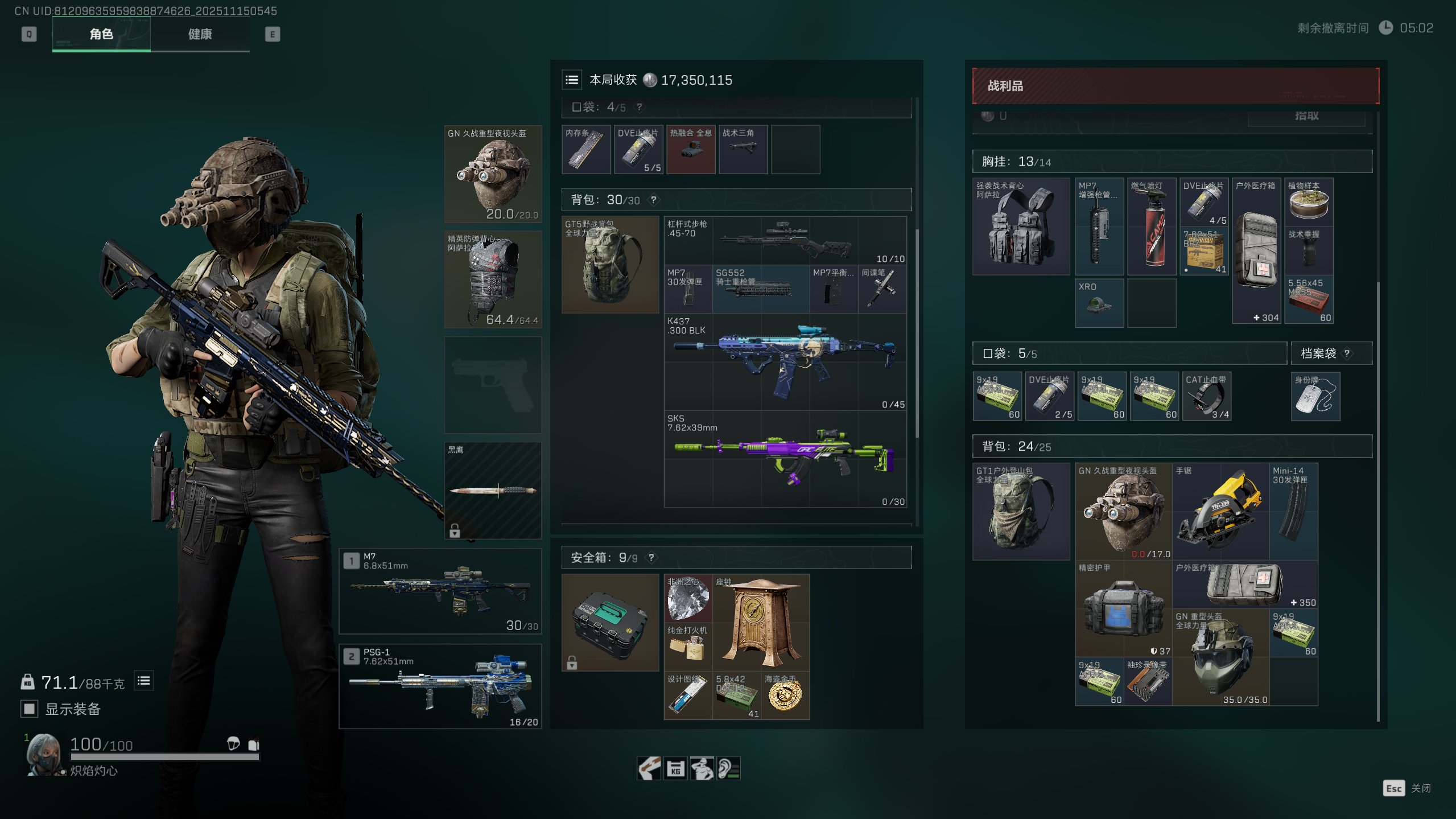Click the equipped GN night vision helmet
1456x819 pixels.
pos(493,174)
